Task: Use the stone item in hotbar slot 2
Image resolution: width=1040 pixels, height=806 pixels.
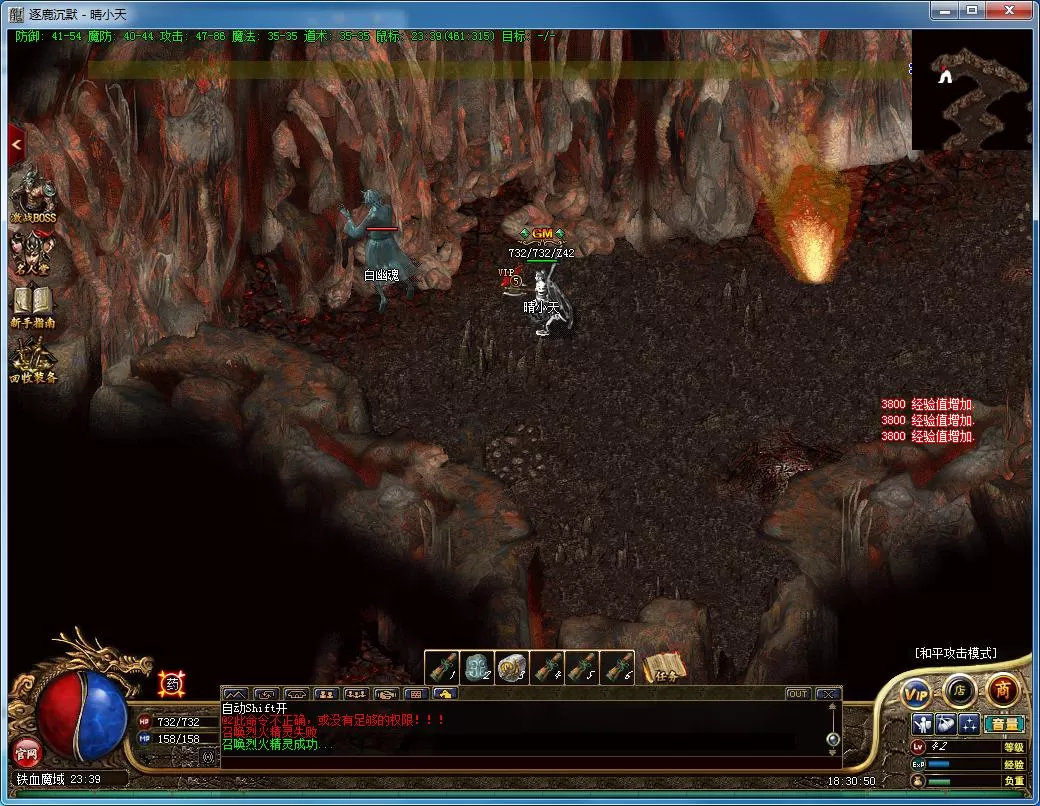Action: (x=476, y=666)
